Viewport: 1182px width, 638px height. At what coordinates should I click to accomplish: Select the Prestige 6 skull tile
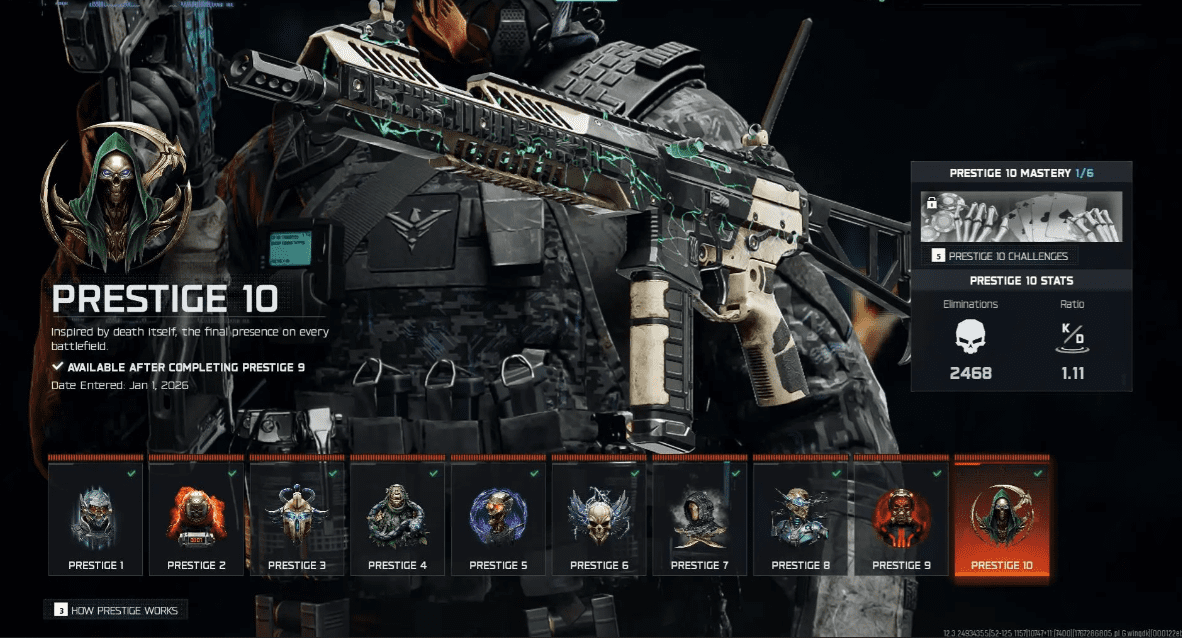pos(599,518)
